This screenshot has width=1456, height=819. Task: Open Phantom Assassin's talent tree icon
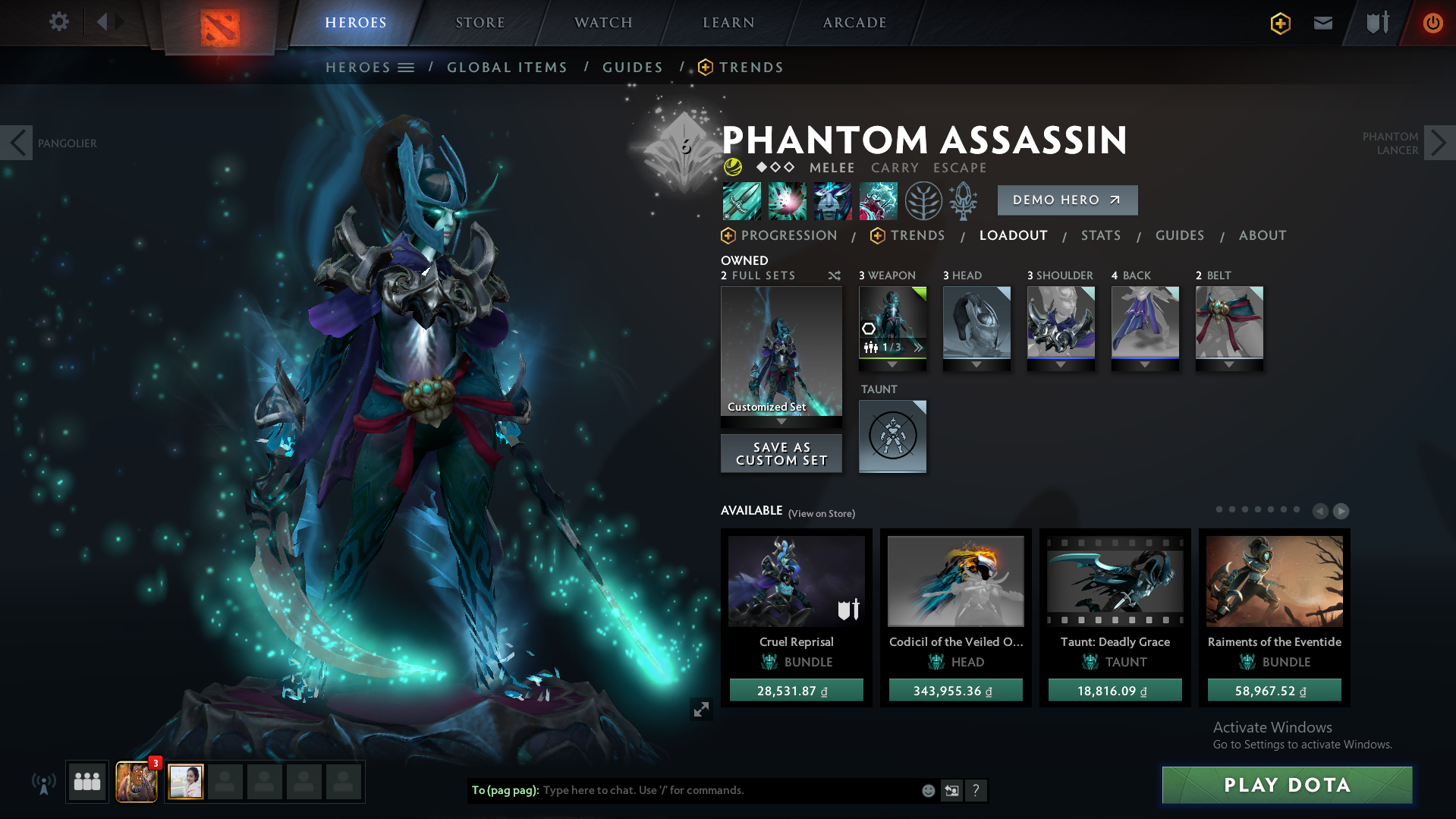(x=923, y=200)
